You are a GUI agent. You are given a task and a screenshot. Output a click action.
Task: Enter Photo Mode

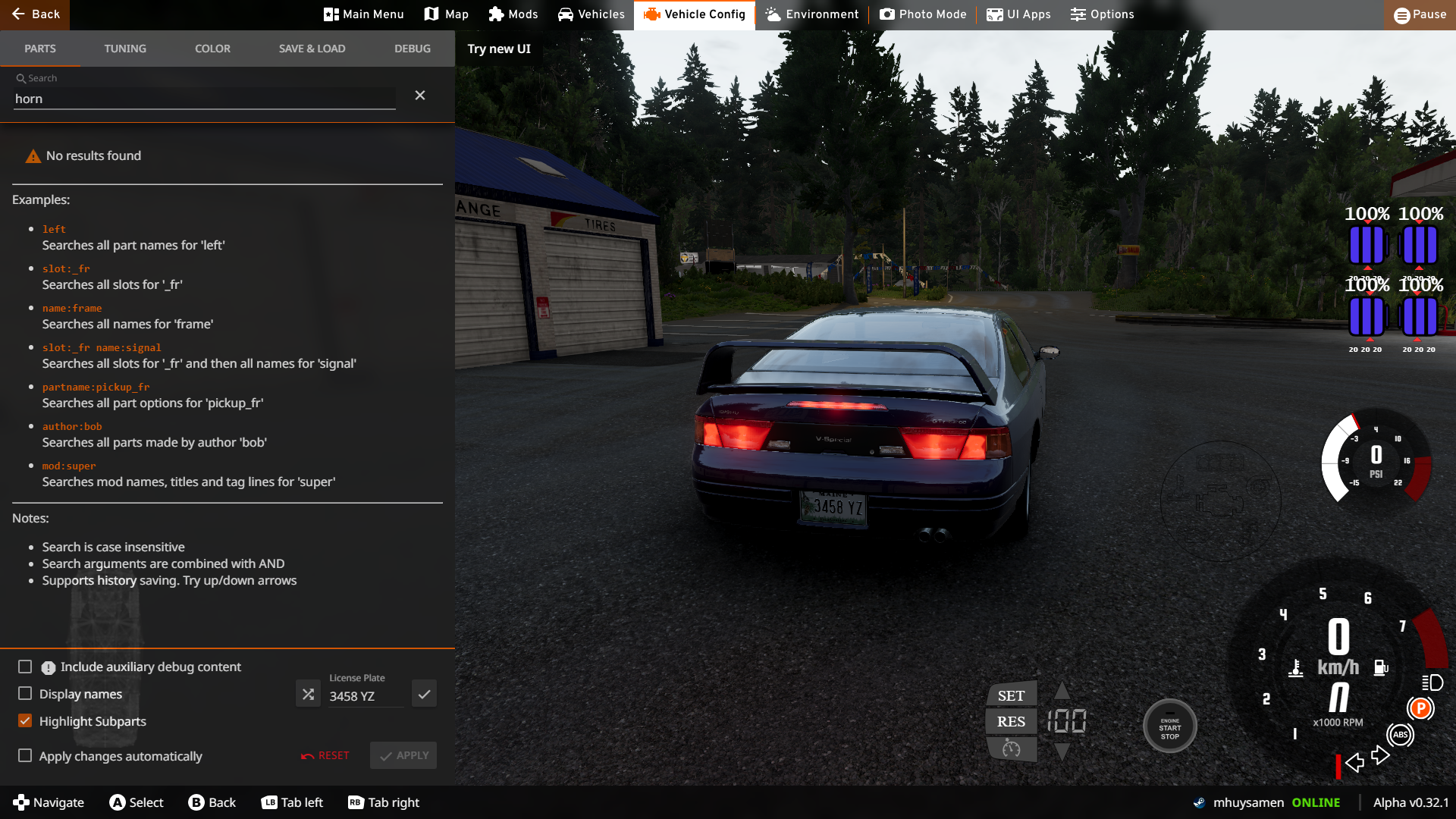pyautogui.click(x=923, y=14)
